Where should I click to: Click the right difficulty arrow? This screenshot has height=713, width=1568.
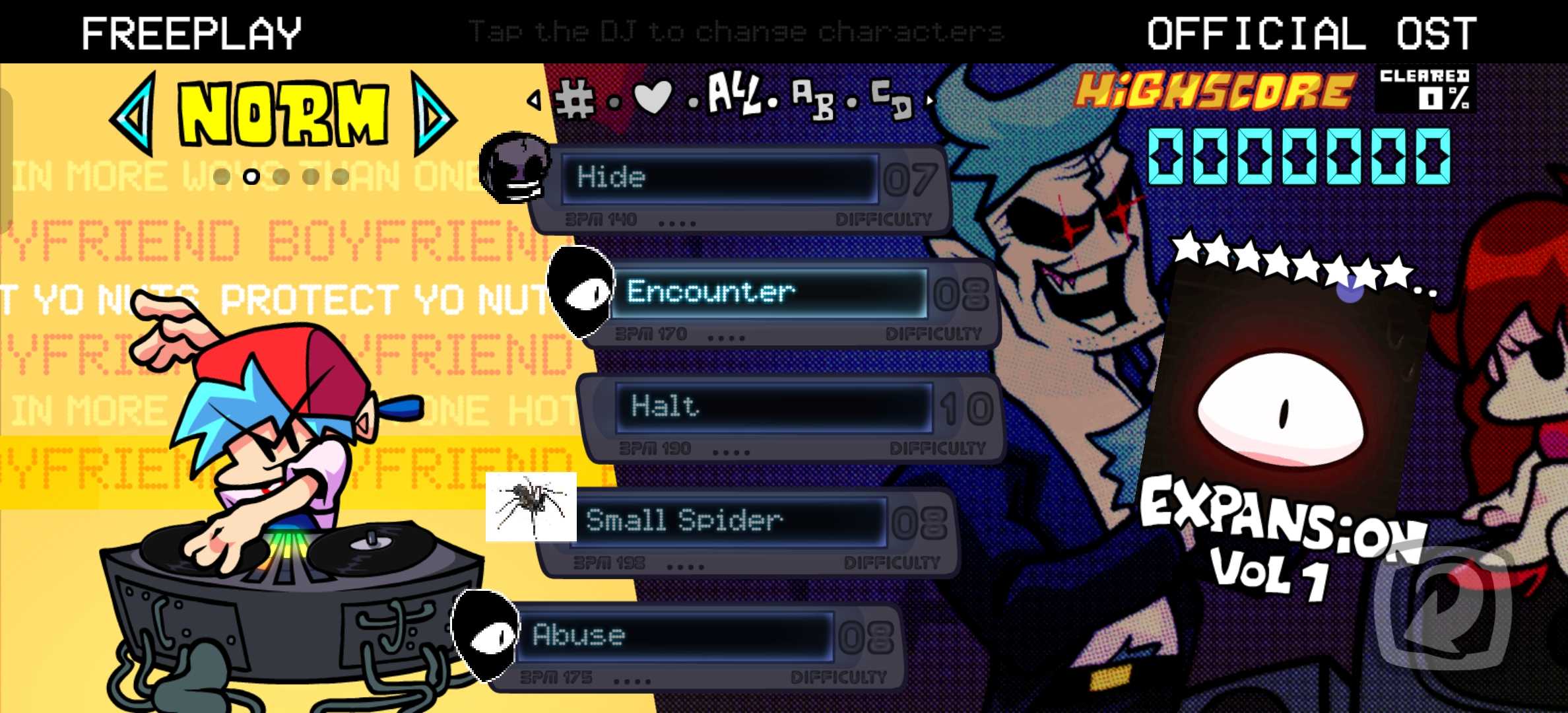pyautogui.click(x=433, y=114)
